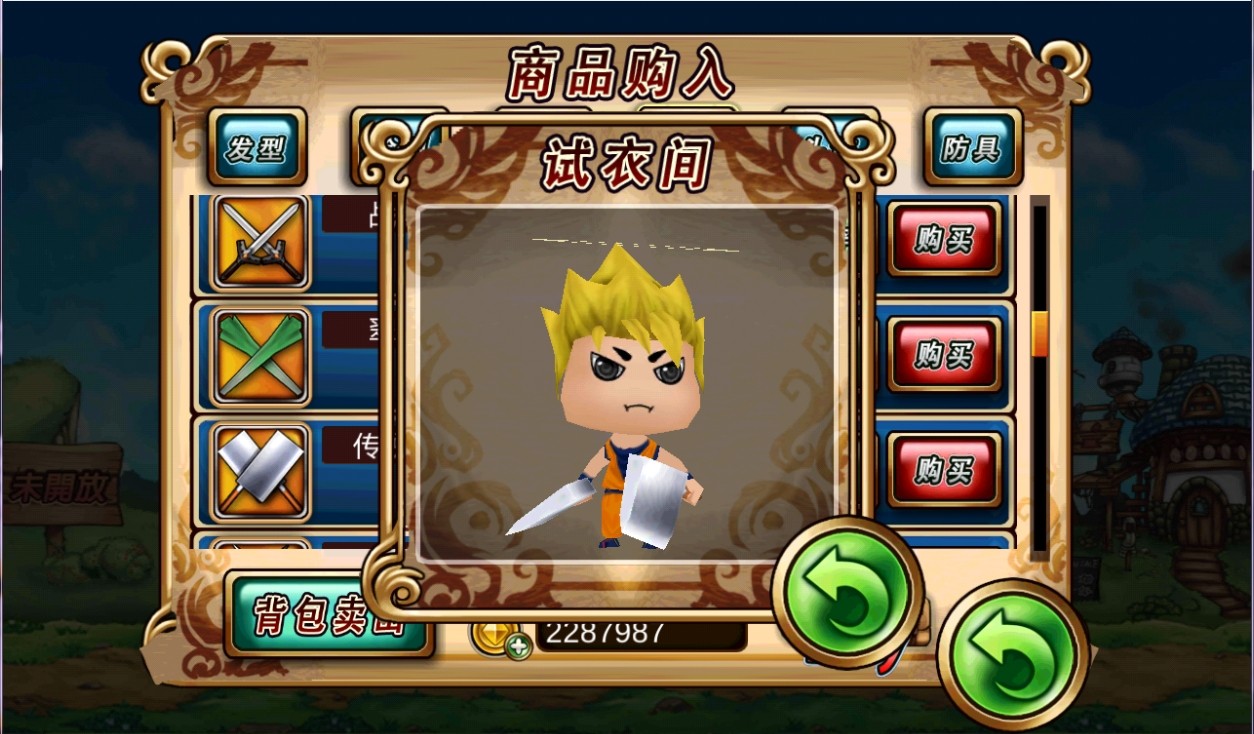Switch to the 防具 armor tab
1254x734 pixels.
971,149
